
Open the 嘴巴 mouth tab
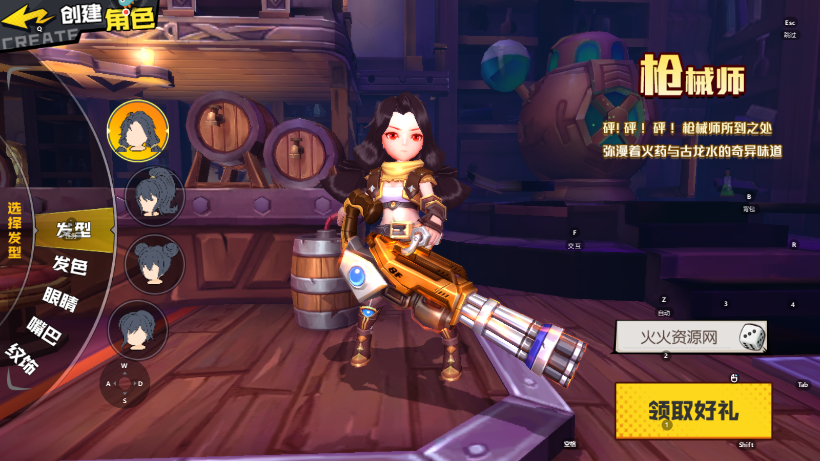coord(45,329)
